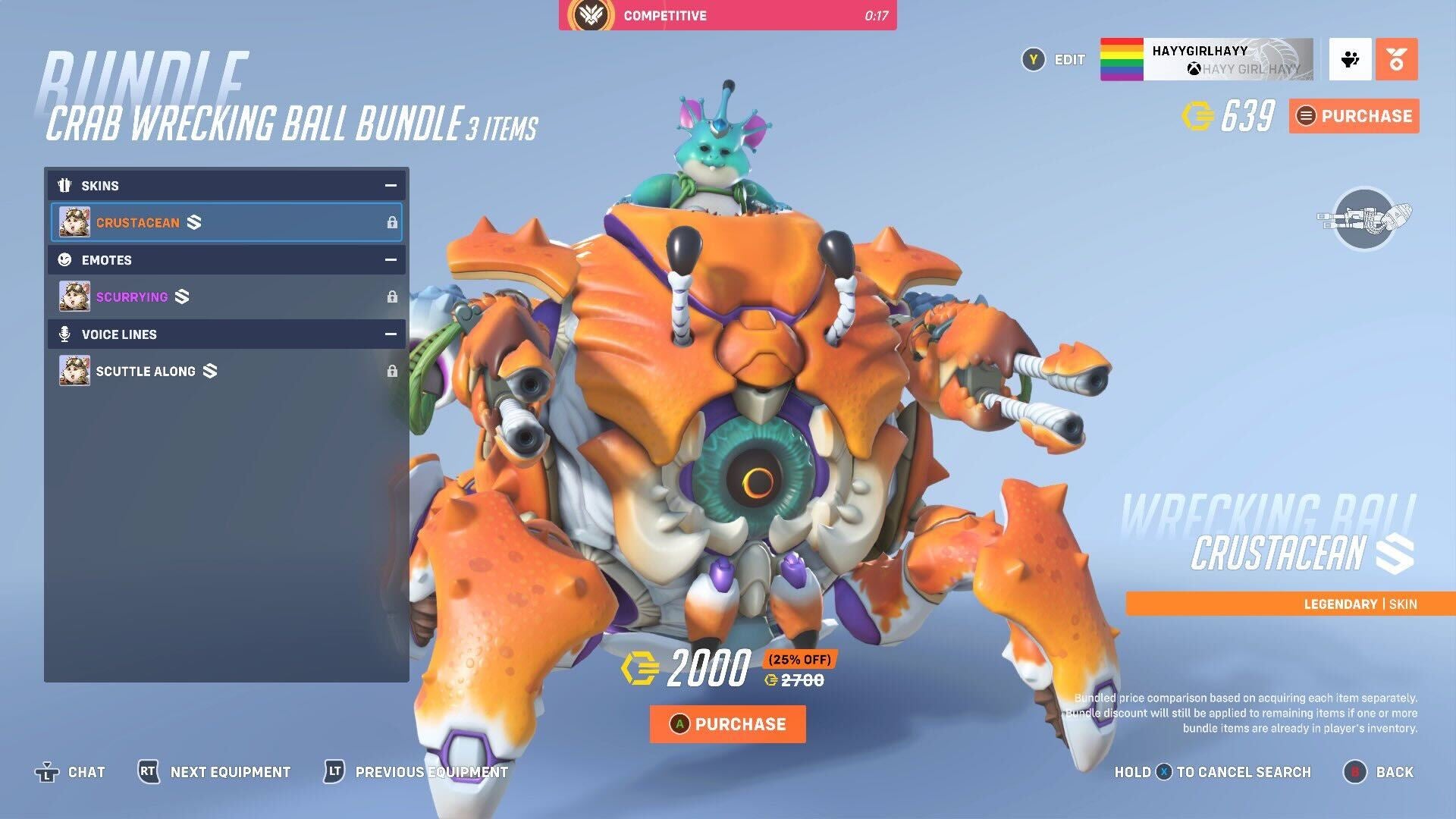Collapse the EMOTES section

pyautogui.click(x=390, y=260)
